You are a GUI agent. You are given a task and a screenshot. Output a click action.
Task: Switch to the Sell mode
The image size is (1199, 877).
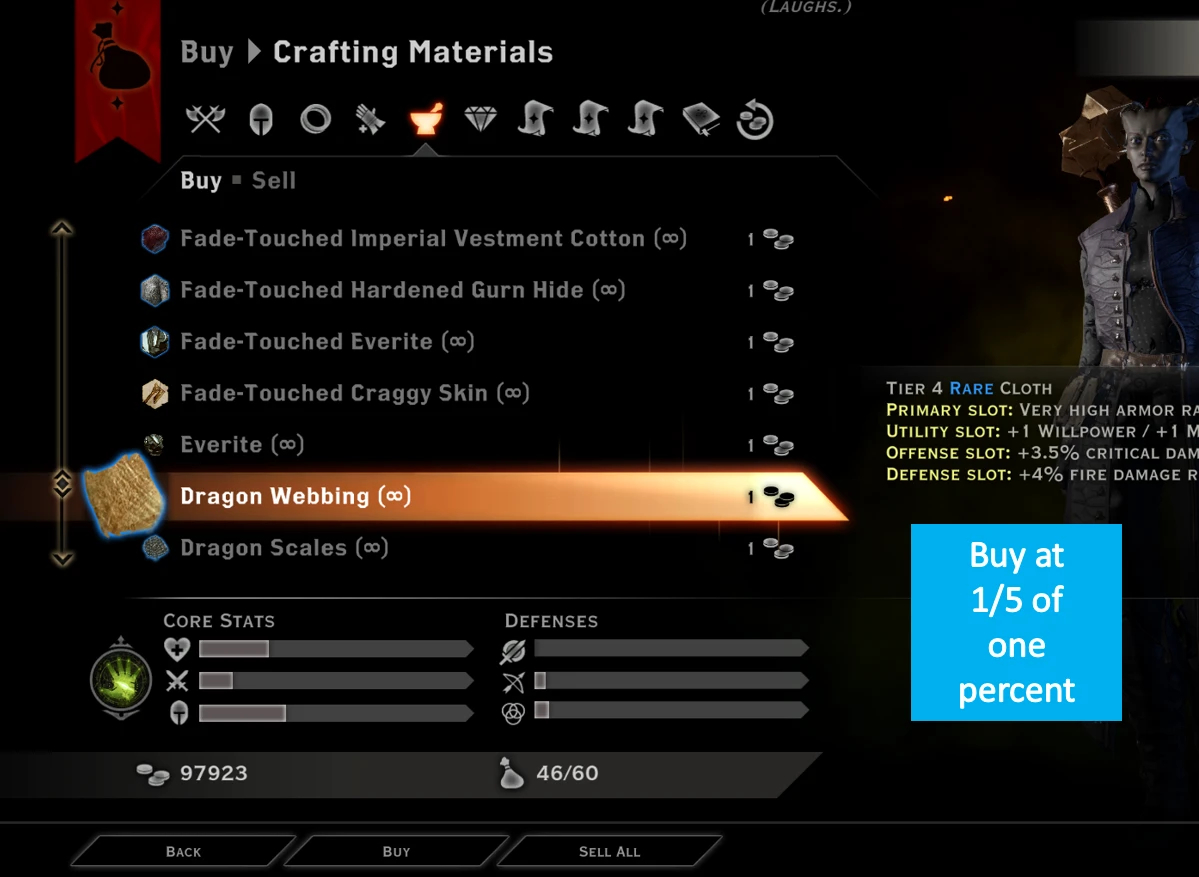point(273,181)
